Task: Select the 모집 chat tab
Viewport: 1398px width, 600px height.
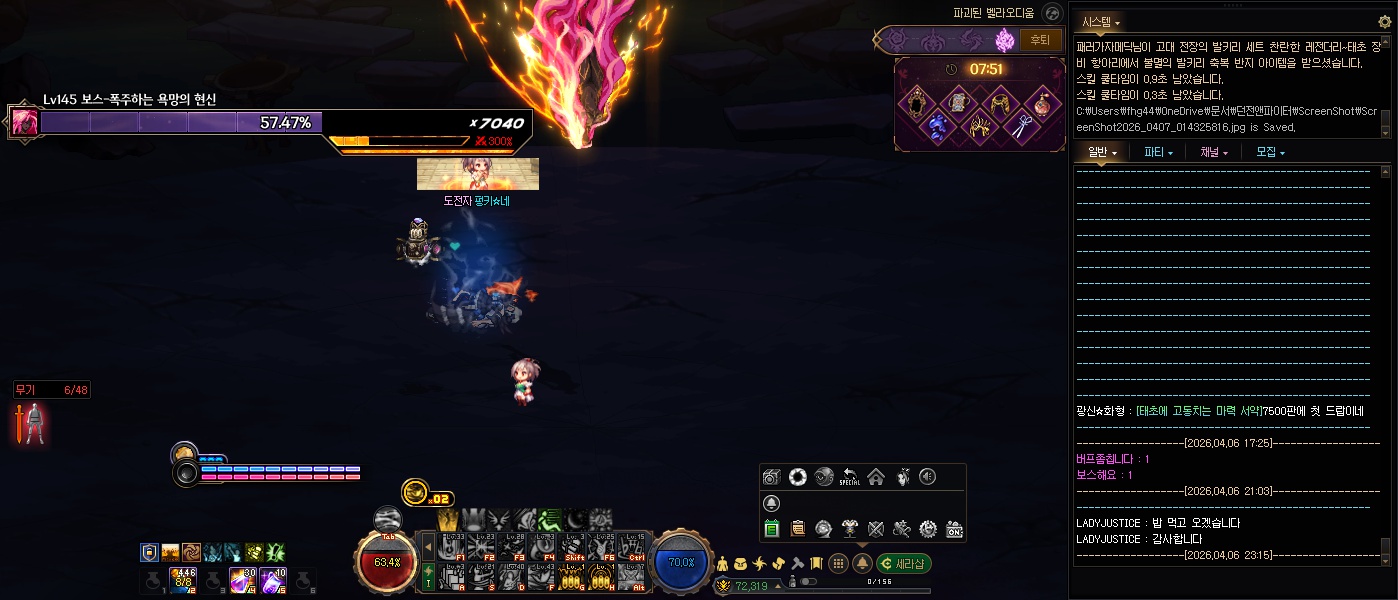Action: click(x=1270, y=153)
